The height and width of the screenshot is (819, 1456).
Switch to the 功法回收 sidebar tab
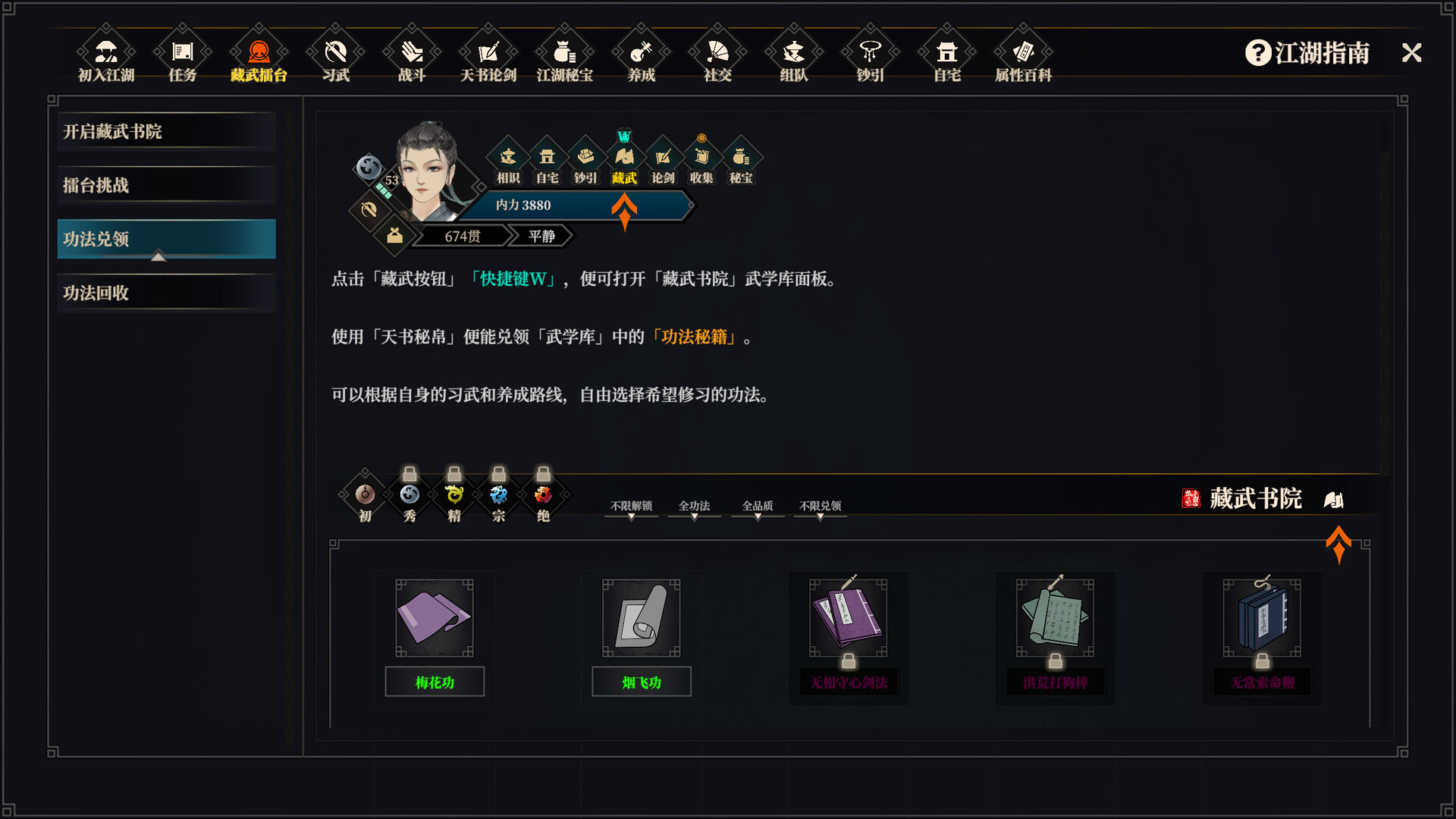pos(165,293)
